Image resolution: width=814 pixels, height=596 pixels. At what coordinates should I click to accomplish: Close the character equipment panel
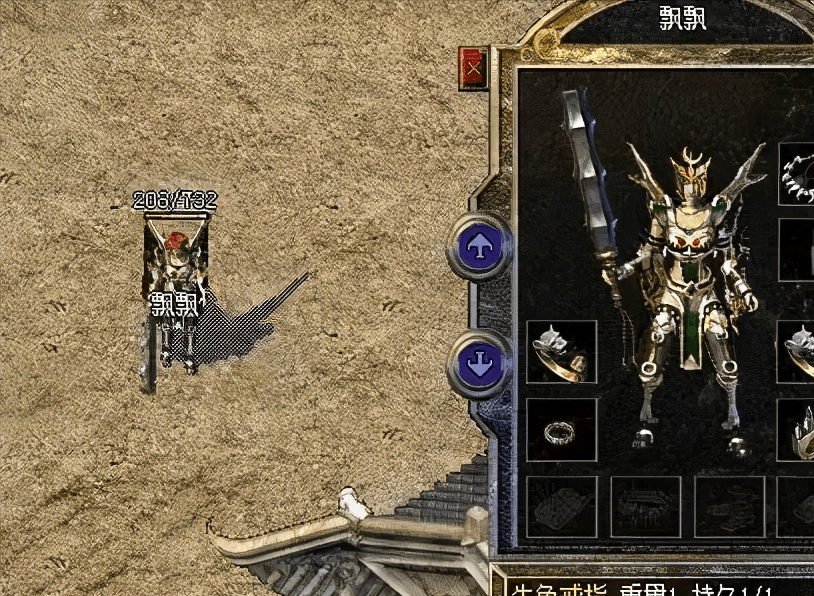pyautogui.click(x=473, y=68)
